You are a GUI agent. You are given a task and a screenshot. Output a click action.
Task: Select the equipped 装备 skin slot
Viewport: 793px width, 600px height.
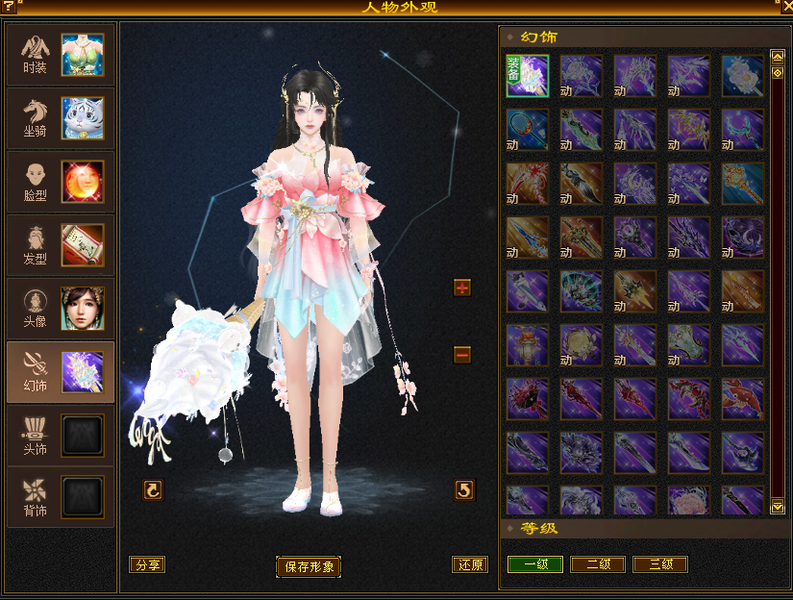[527, 75]
